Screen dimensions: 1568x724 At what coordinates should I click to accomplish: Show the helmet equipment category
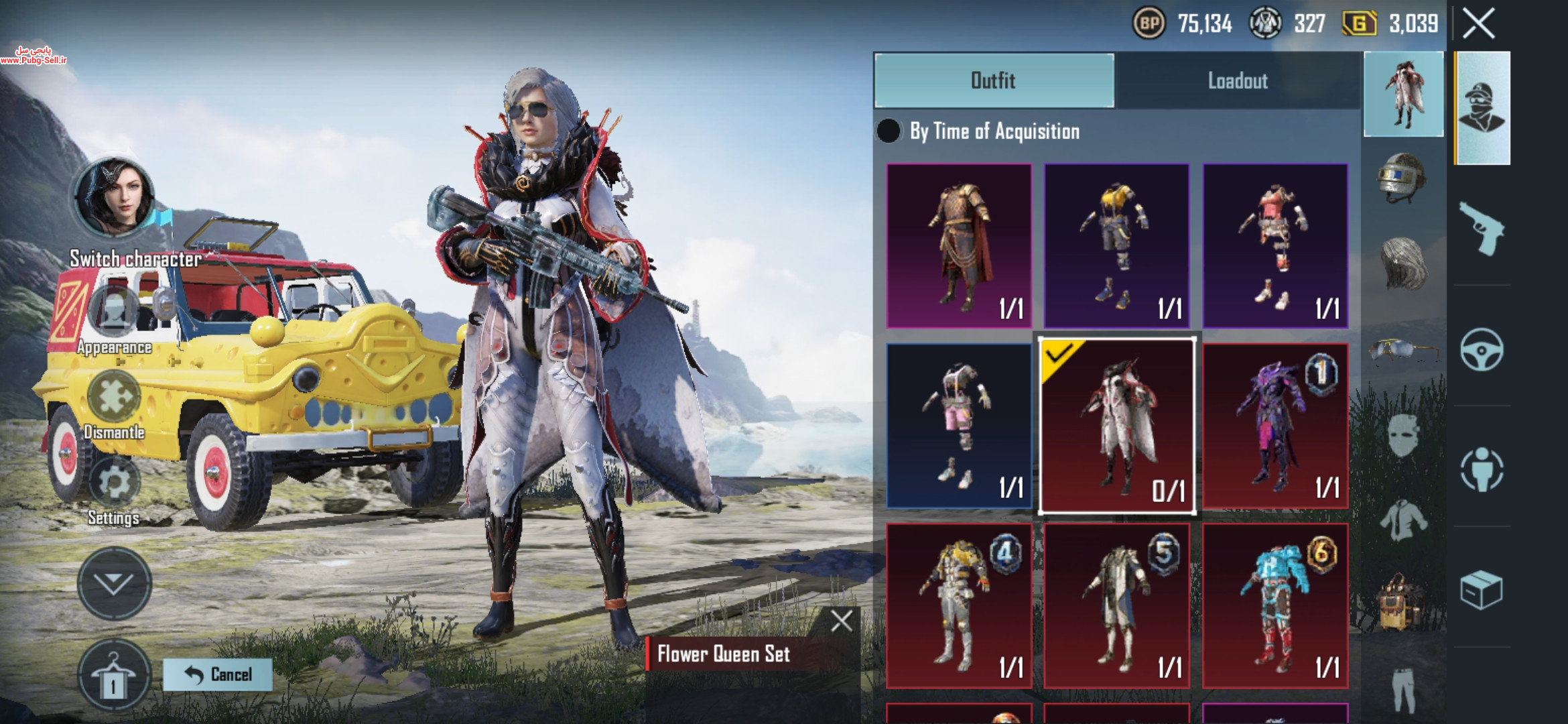1402,178
